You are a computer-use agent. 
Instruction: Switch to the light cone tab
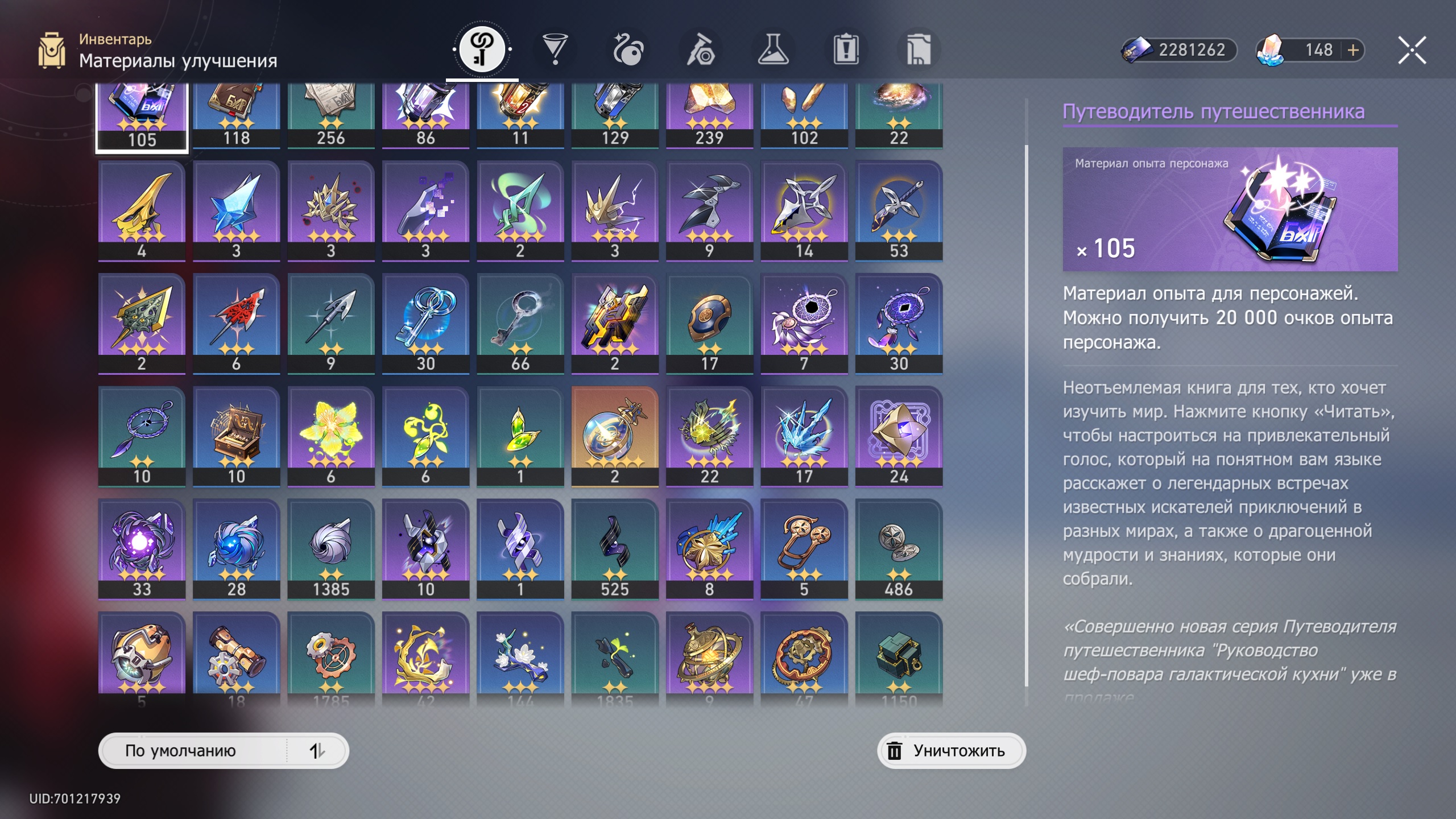[555, 49]
